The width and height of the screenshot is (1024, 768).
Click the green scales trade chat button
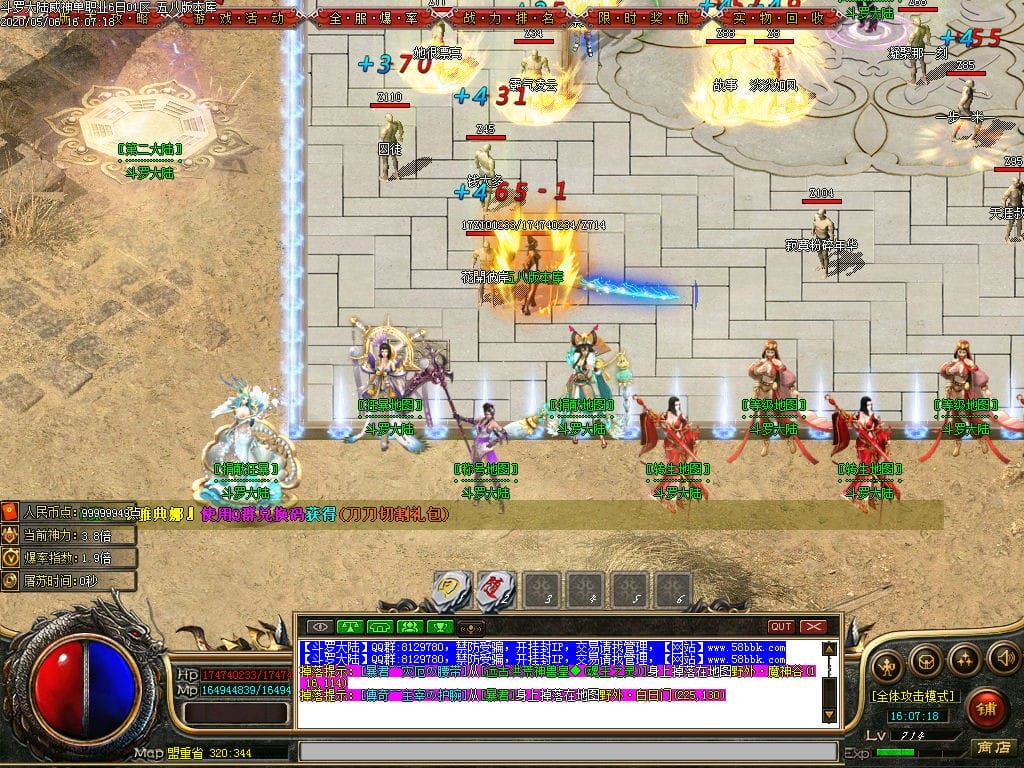click(x=350, y=627)
